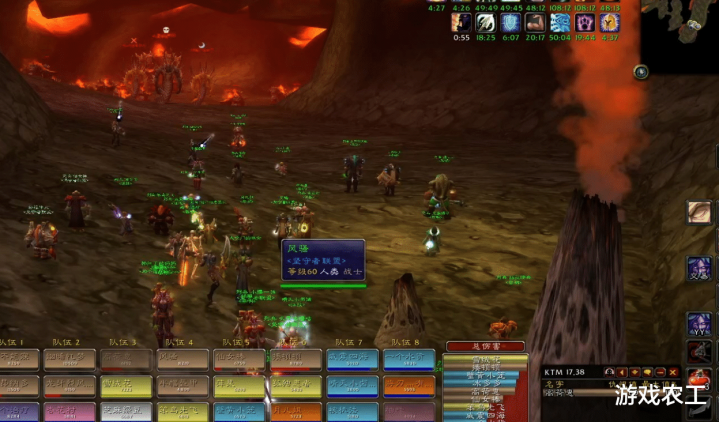The width and height of the screenshot is (719, 422).
Task: Click the purple paw print buff icon
Action: [x=586, y=22]
